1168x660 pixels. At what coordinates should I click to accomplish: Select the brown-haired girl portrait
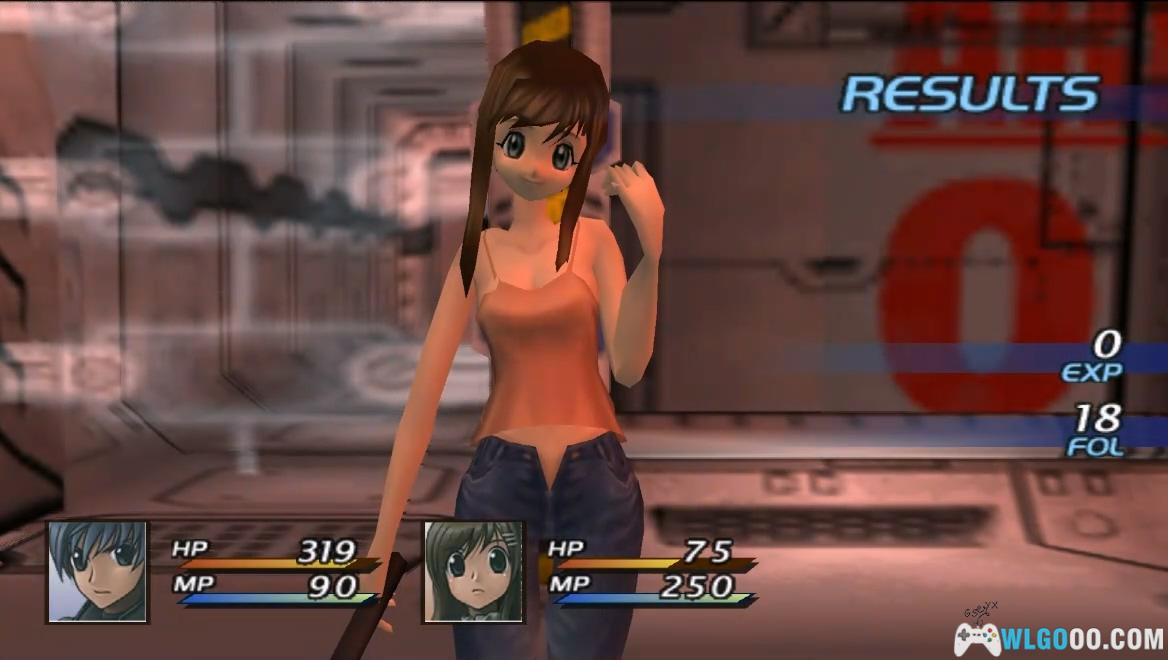[473, 571]
